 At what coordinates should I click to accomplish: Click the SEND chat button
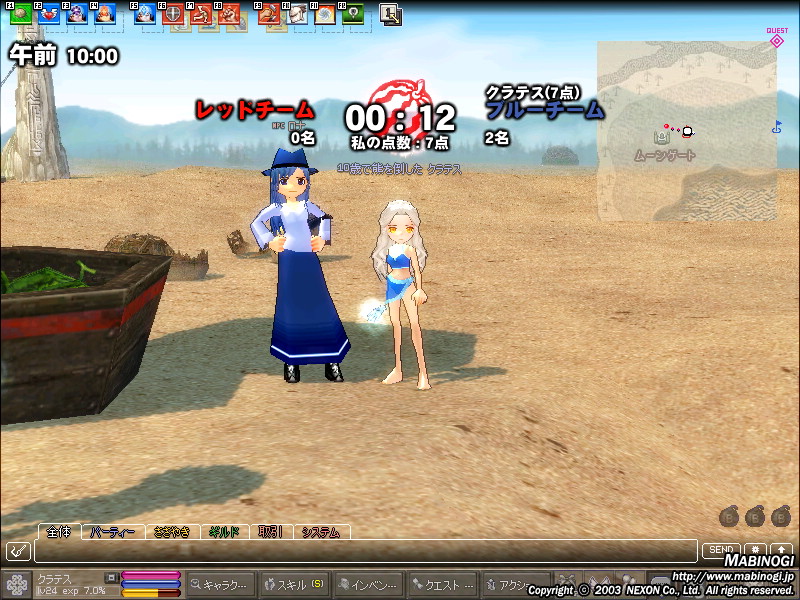720,550
